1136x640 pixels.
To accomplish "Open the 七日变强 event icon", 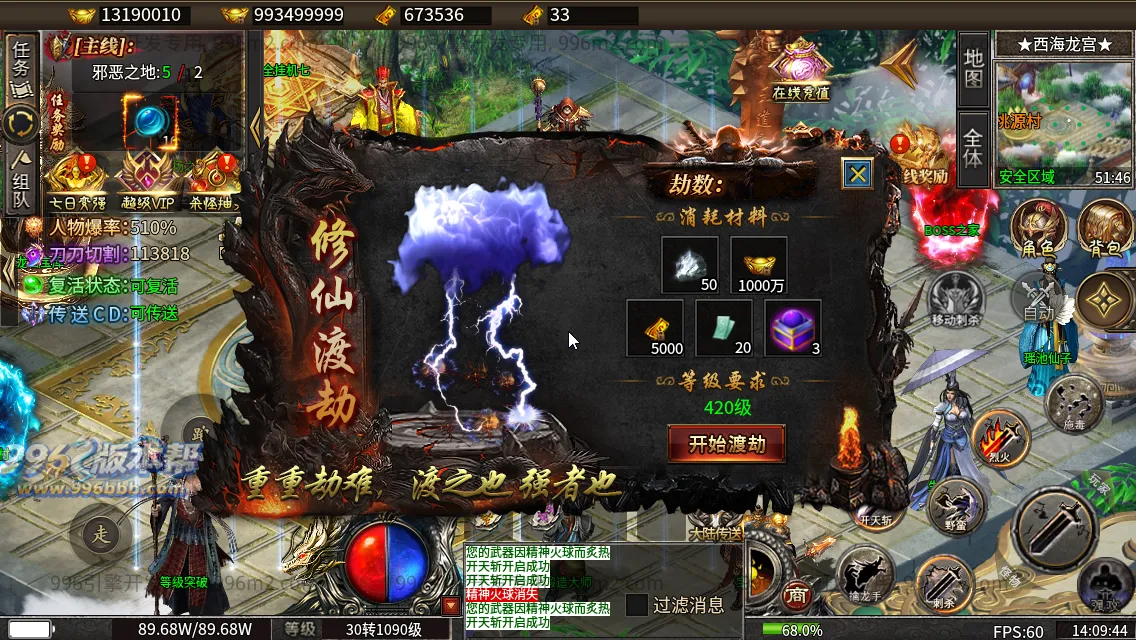I will [77, 178].
